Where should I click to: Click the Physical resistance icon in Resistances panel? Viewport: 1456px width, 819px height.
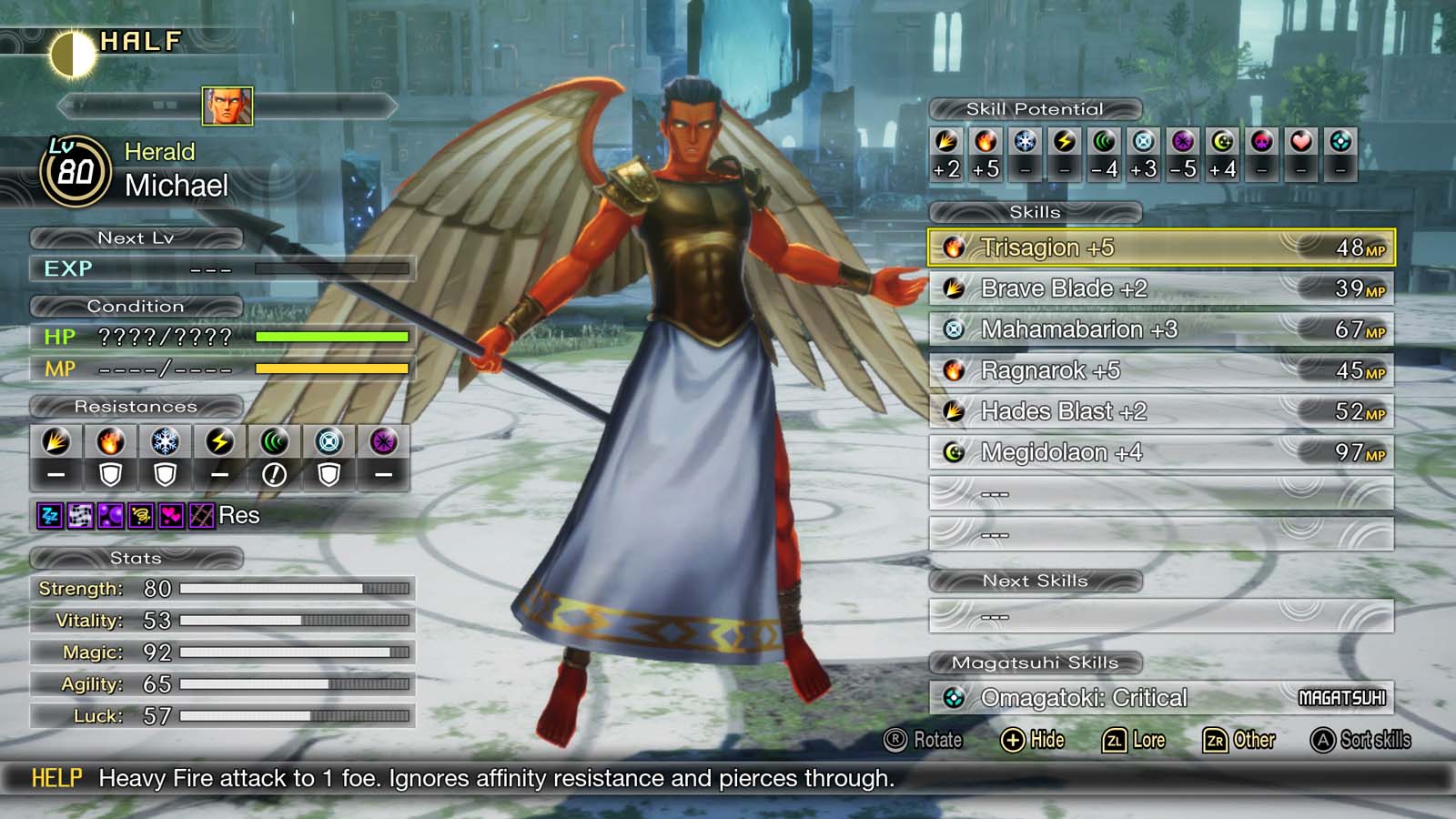55,443
